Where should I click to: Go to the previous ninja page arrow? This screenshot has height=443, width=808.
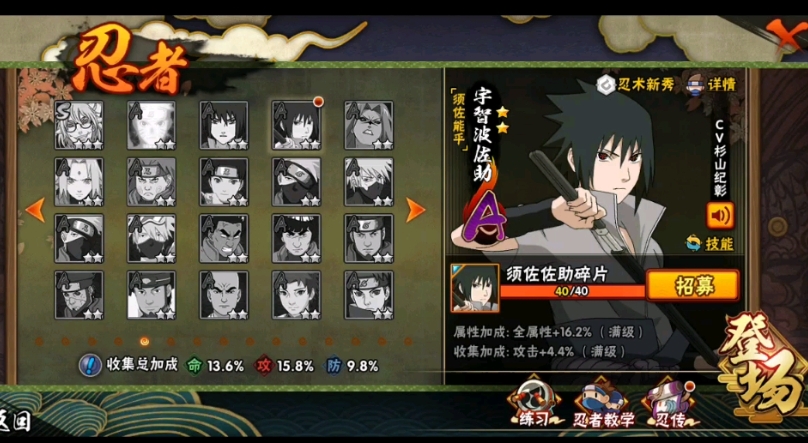pyautogui.click(x=35, y=210)
